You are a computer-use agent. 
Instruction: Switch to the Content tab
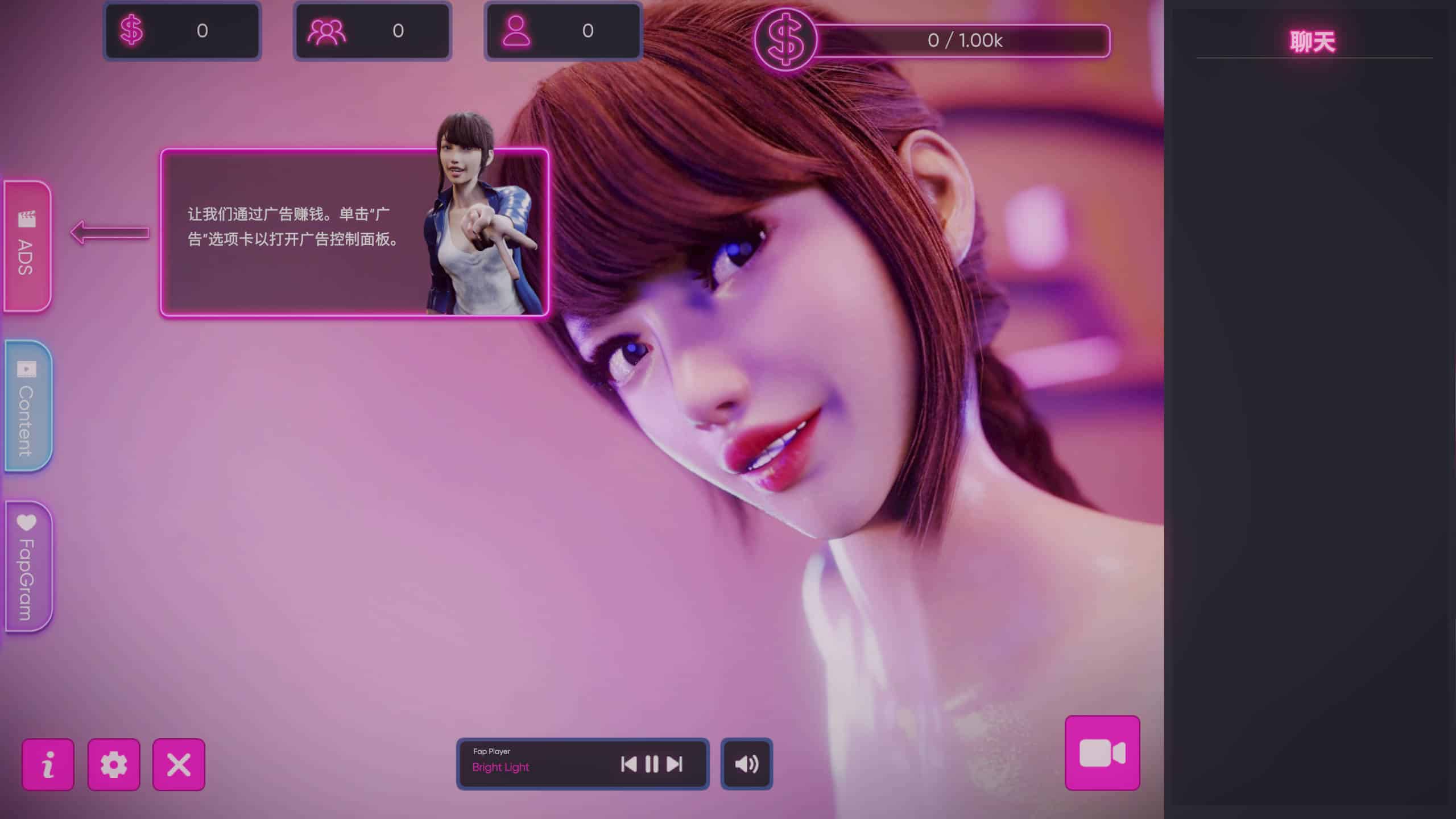point(27,406)
